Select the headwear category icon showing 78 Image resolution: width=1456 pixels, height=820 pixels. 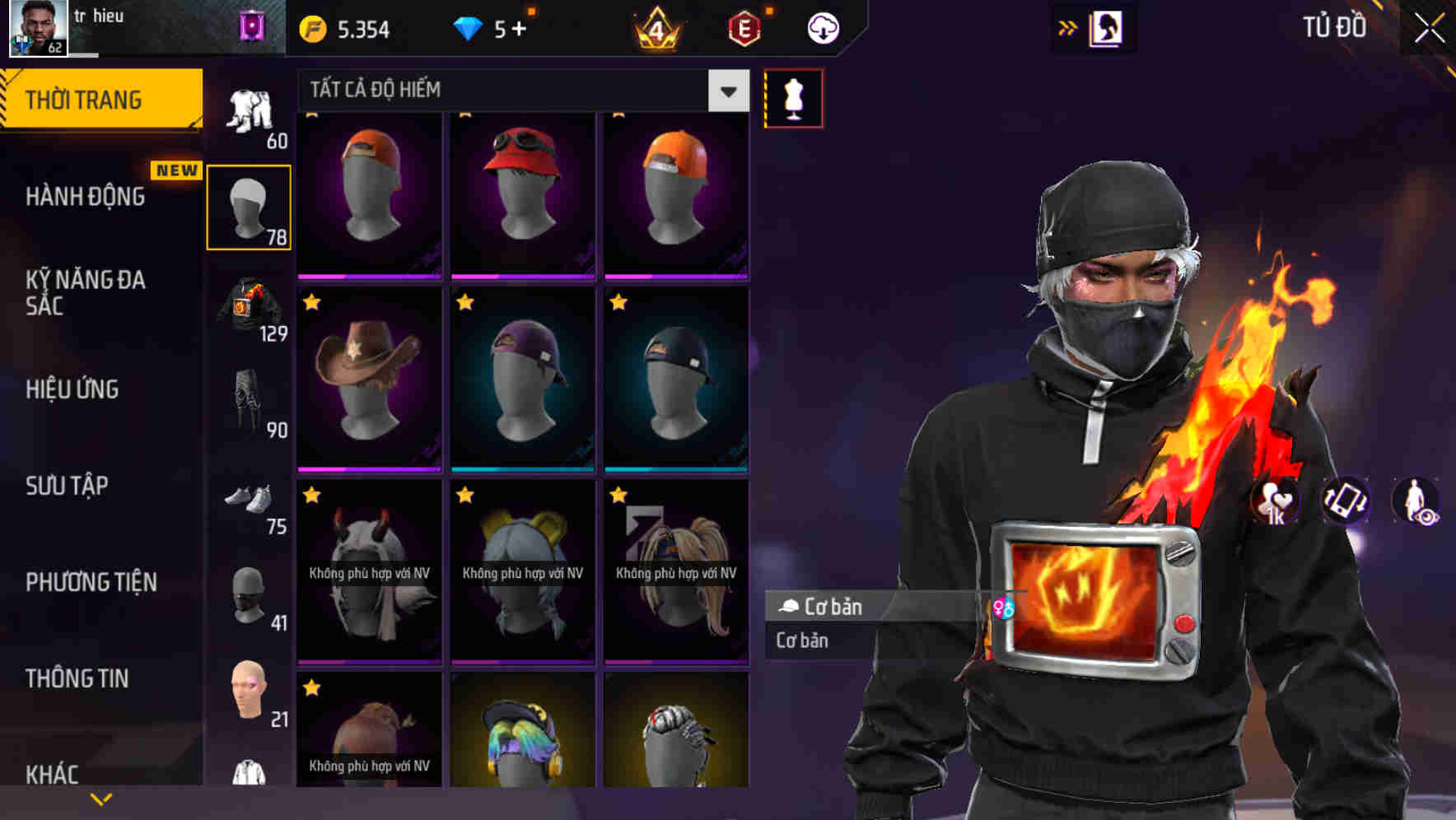[x=250, y=208]
